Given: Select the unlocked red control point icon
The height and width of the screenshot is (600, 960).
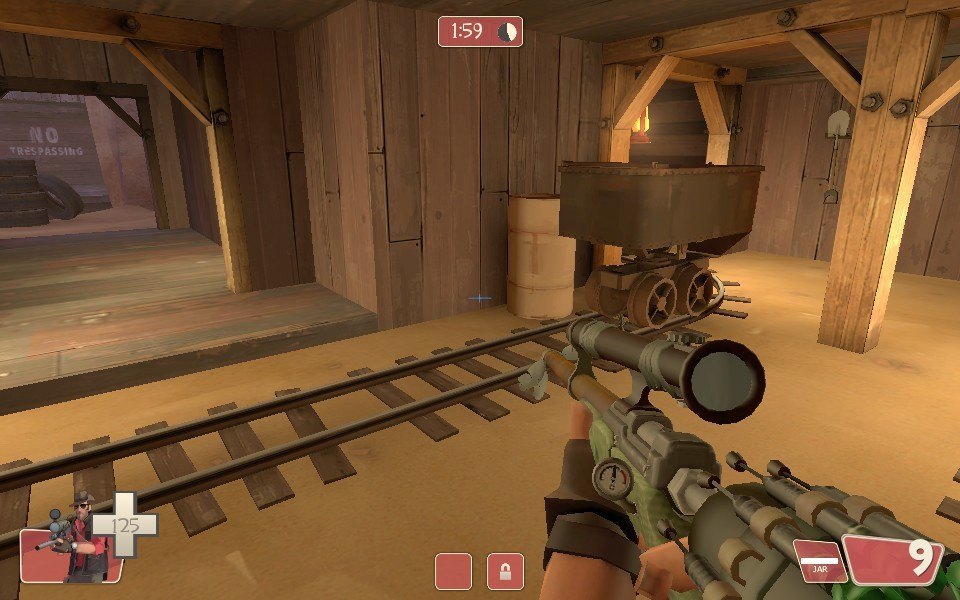Looking at the screenshot, I should [x=453, y=571].
